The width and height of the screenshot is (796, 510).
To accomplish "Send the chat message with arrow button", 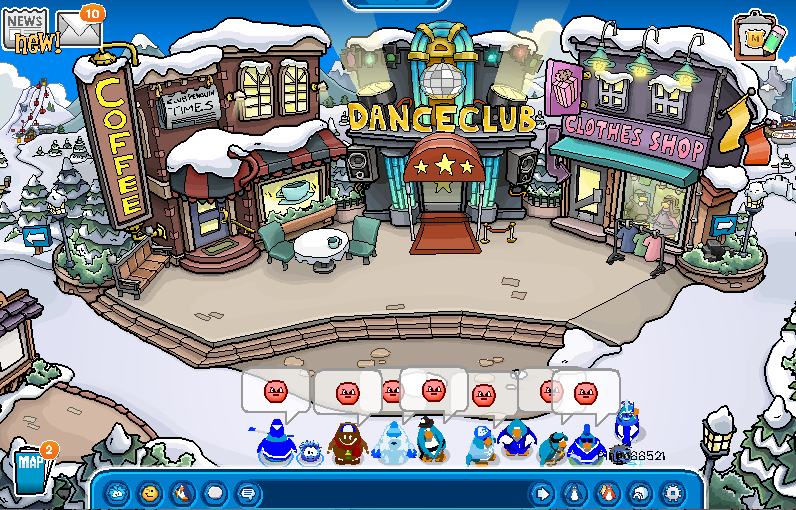I will [541, 493].
